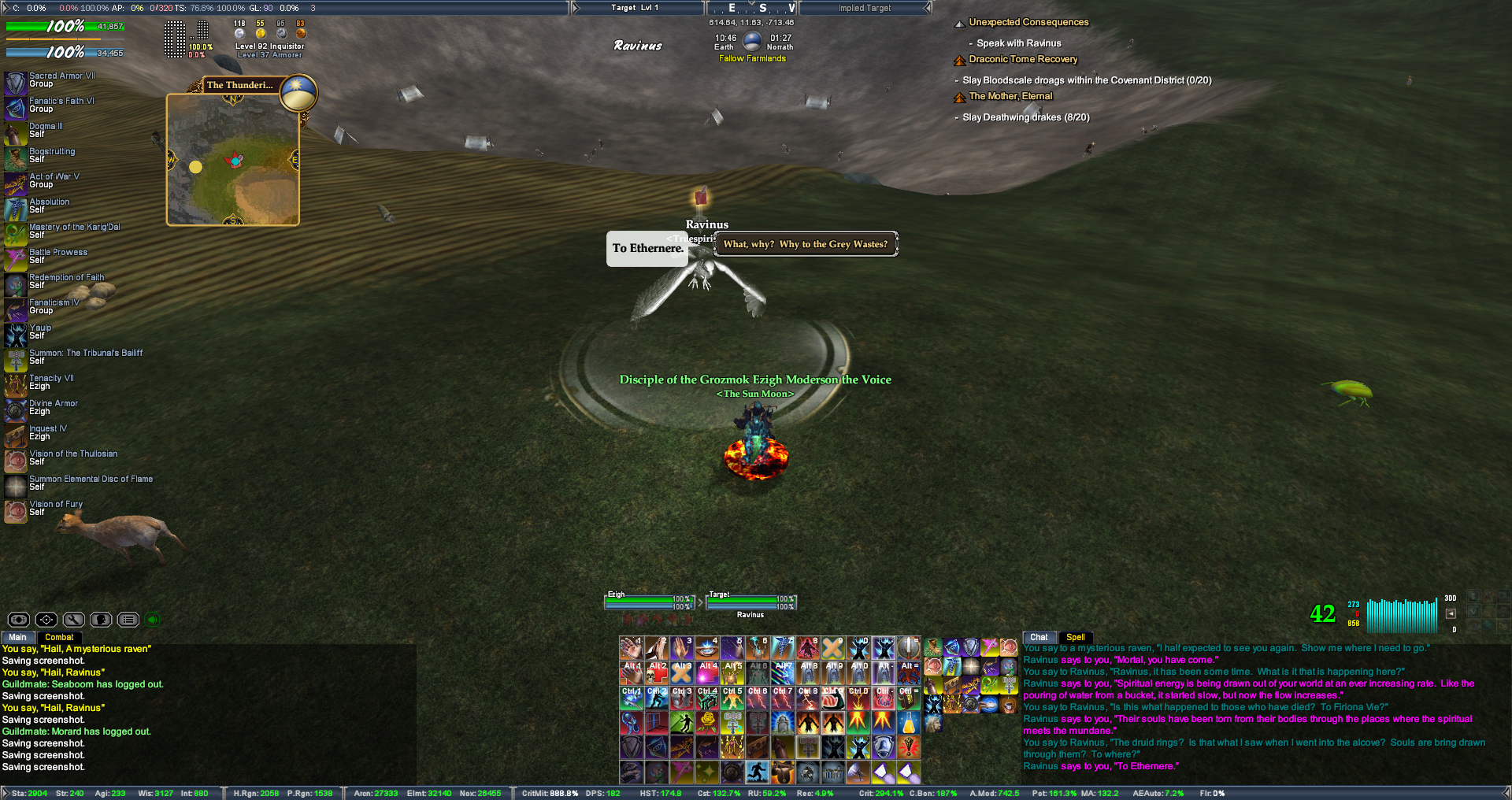Click the Summon Elemental Disc of Flame buff

coord(16,486)
